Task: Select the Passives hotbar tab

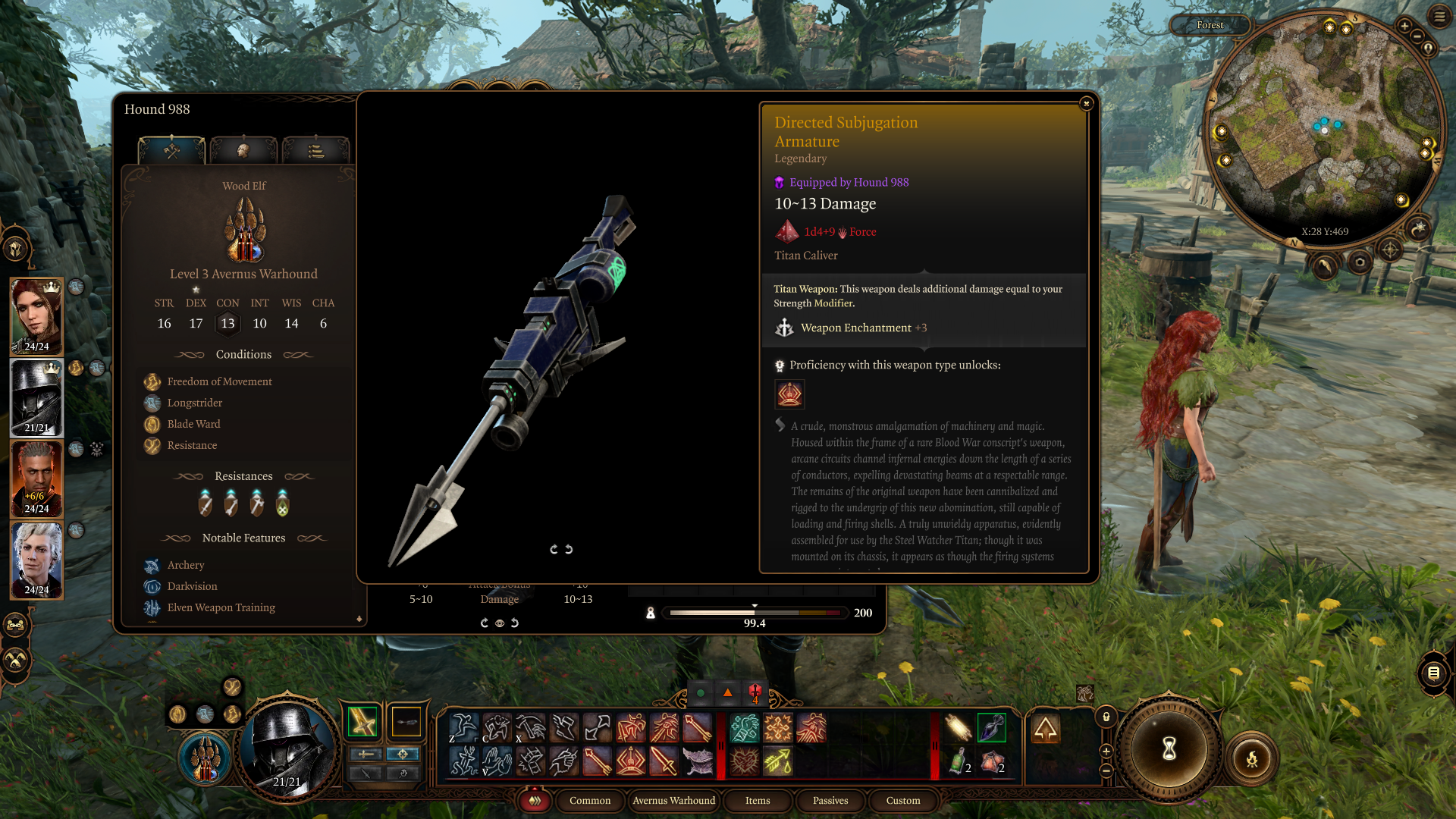Action: [x=830, y=800]
